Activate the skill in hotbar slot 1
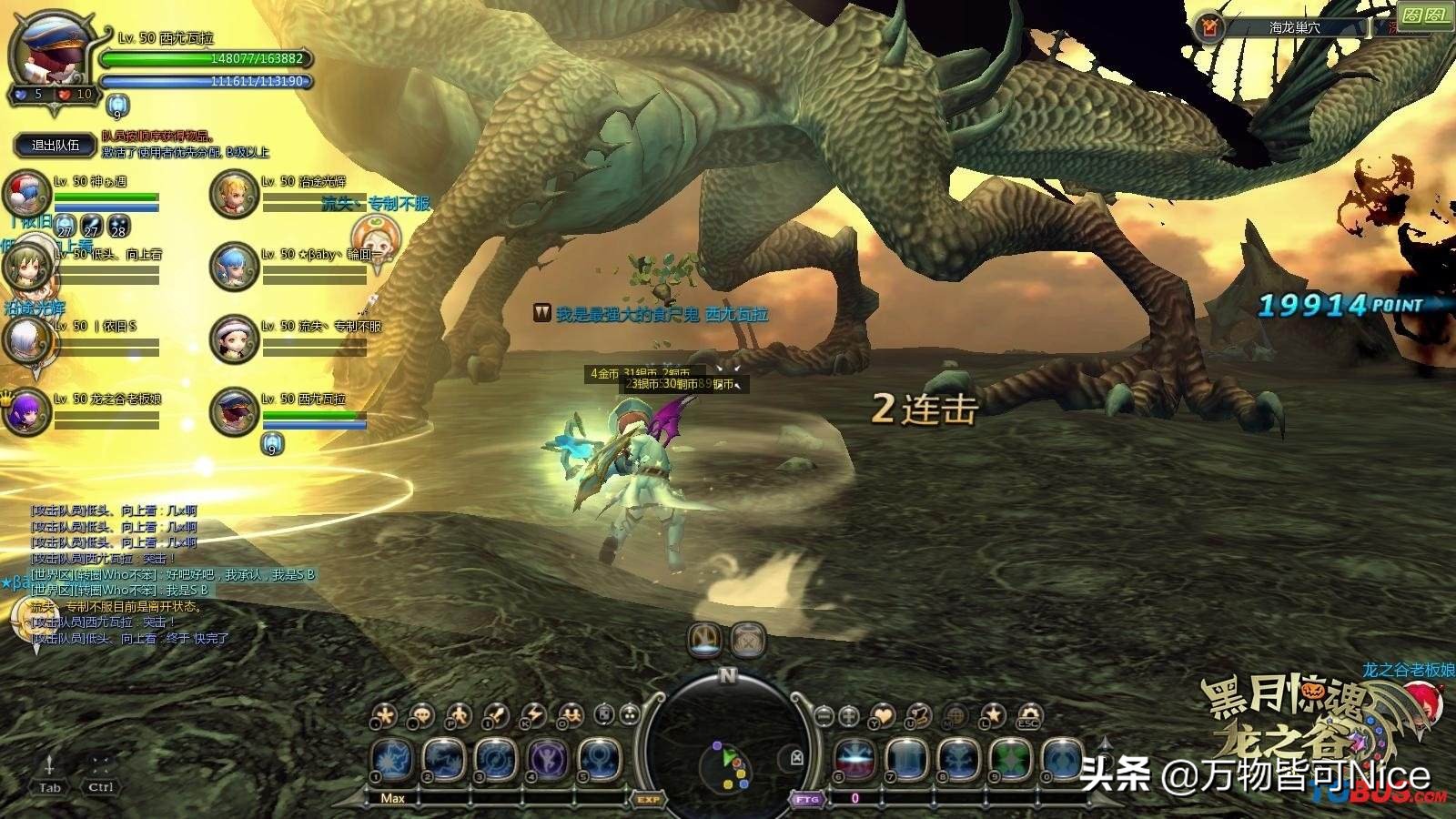This screenshot has height=819, width=1456. [x=394, y=759]
